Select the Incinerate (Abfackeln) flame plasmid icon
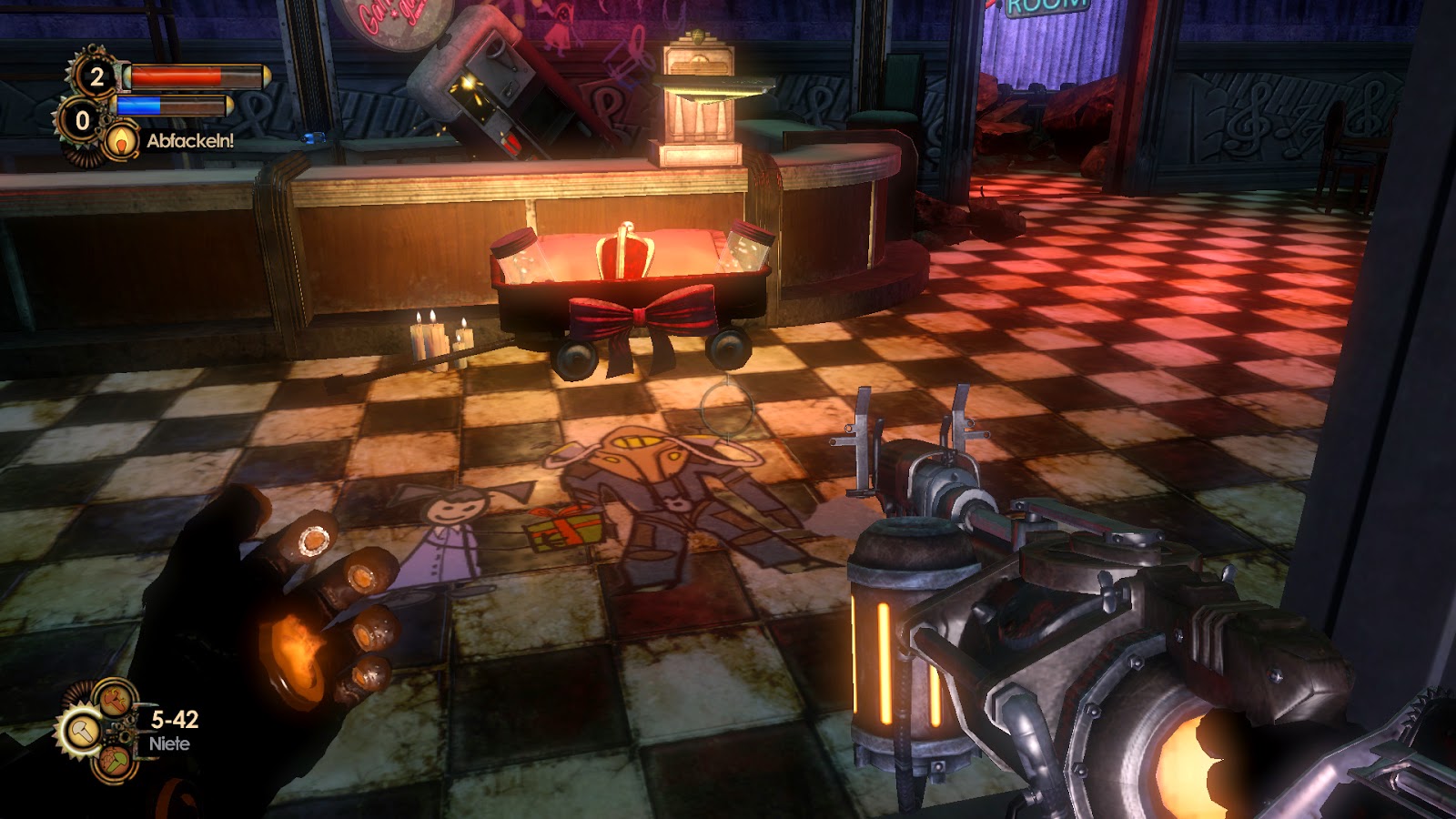This screenshot has height=819, width=1456. click(x=120, y=141)
